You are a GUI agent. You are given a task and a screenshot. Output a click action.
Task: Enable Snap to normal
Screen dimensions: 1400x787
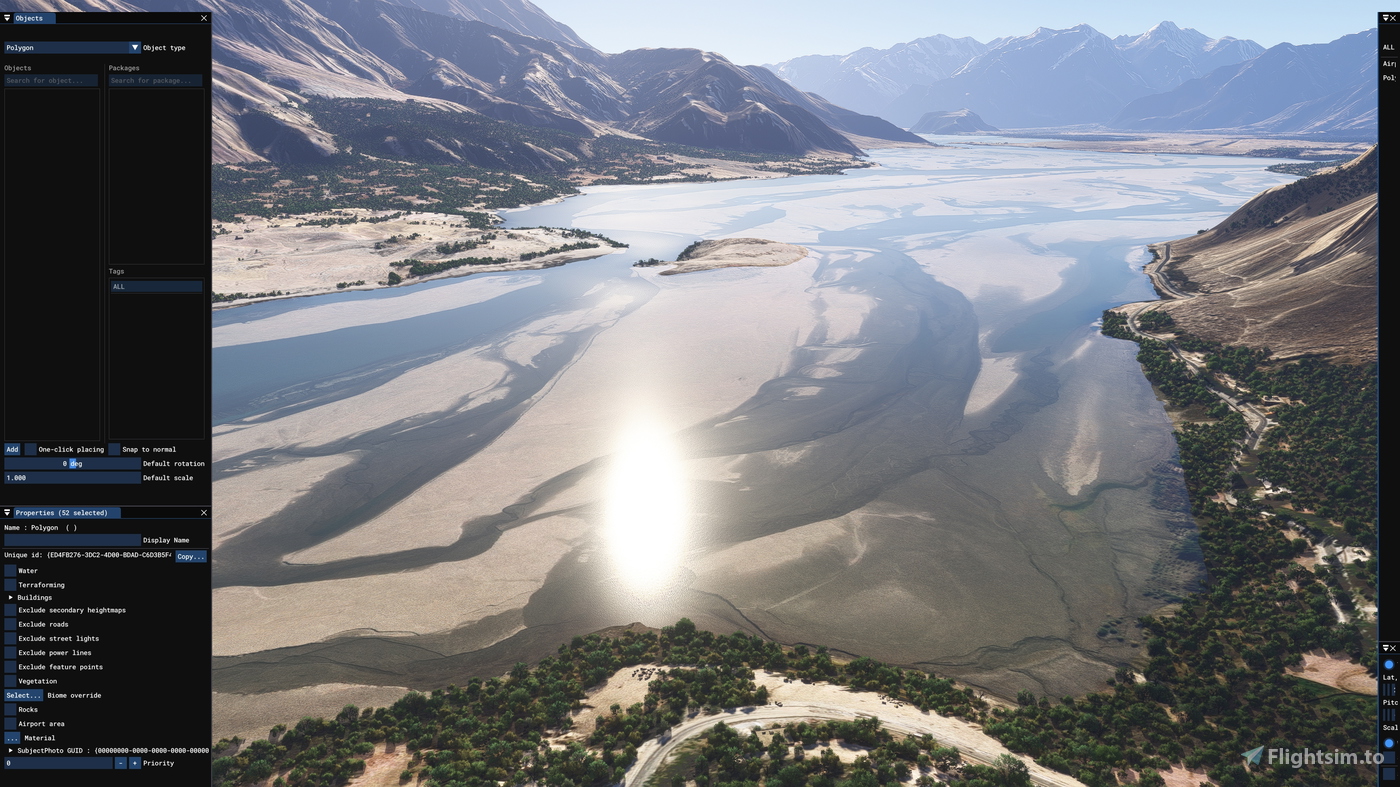(x=115, y=449)
